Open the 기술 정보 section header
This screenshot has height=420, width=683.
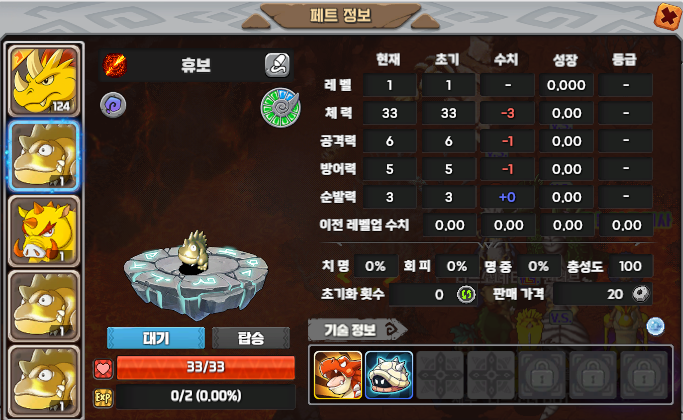[x=360, y=327]
